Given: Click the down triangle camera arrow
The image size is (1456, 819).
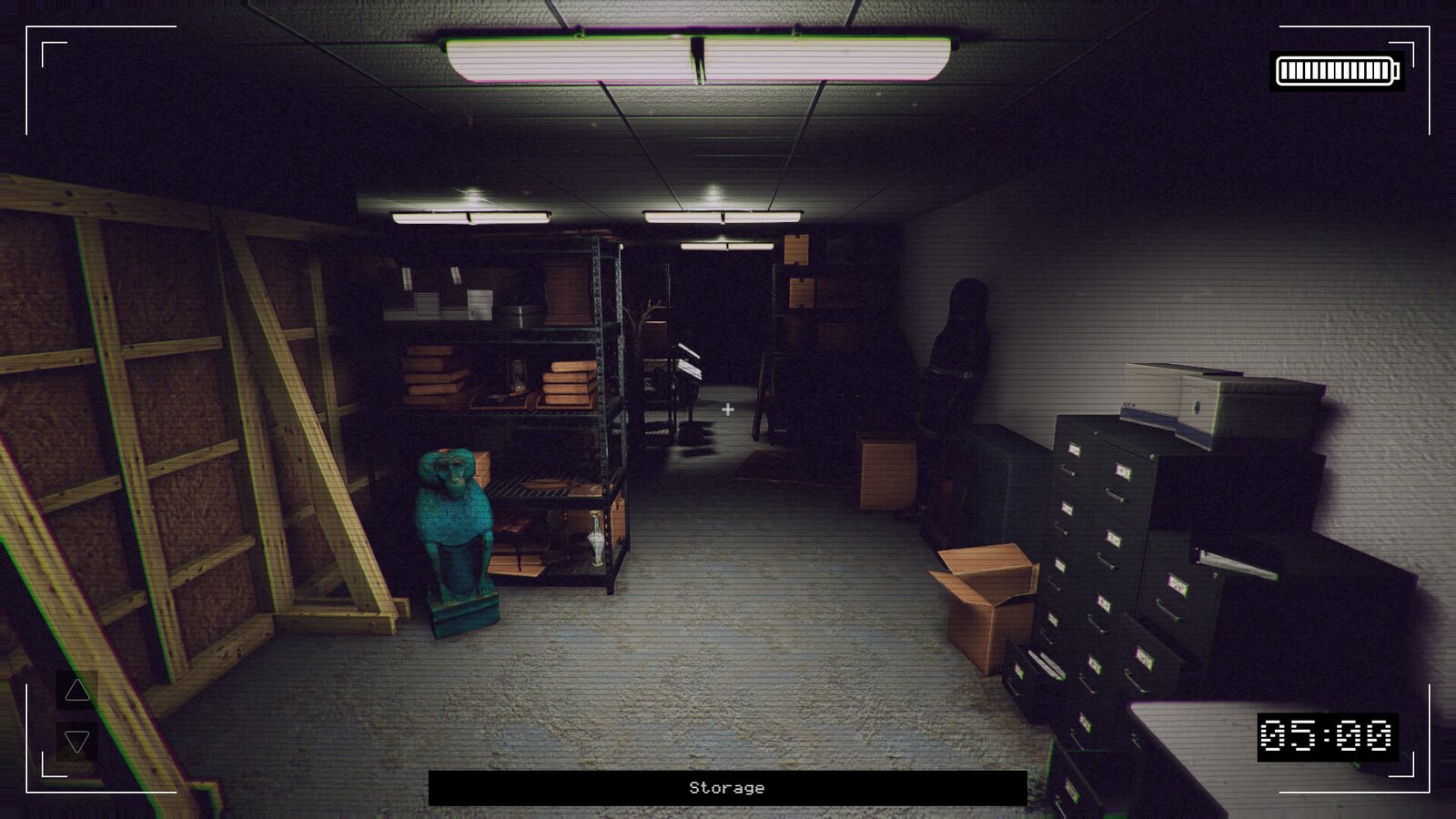Looking at the screenshot, I should [x=77, y=742].
